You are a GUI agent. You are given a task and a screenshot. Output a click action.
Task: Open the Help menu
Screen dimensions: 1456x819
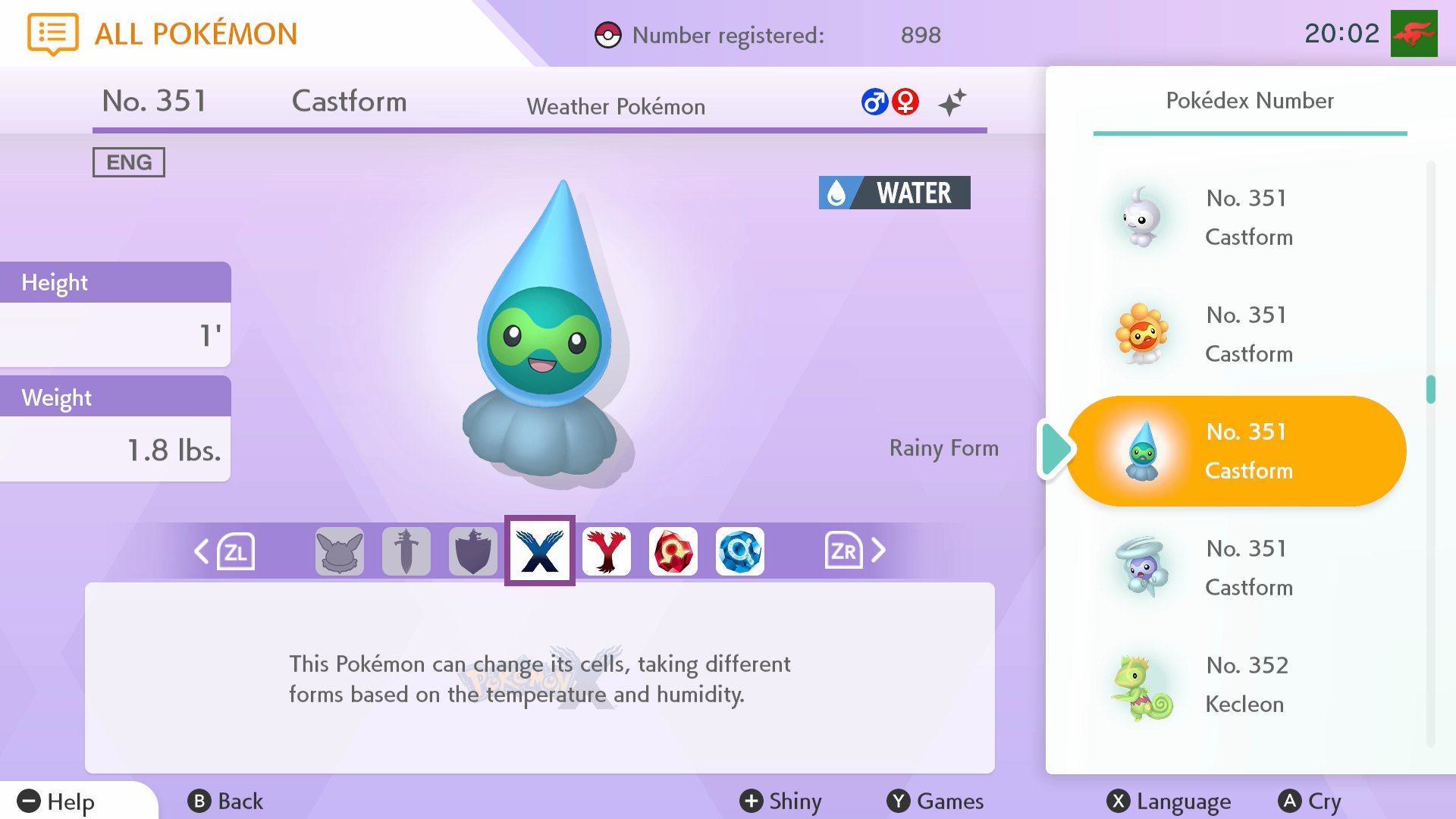tap(57, 801)
